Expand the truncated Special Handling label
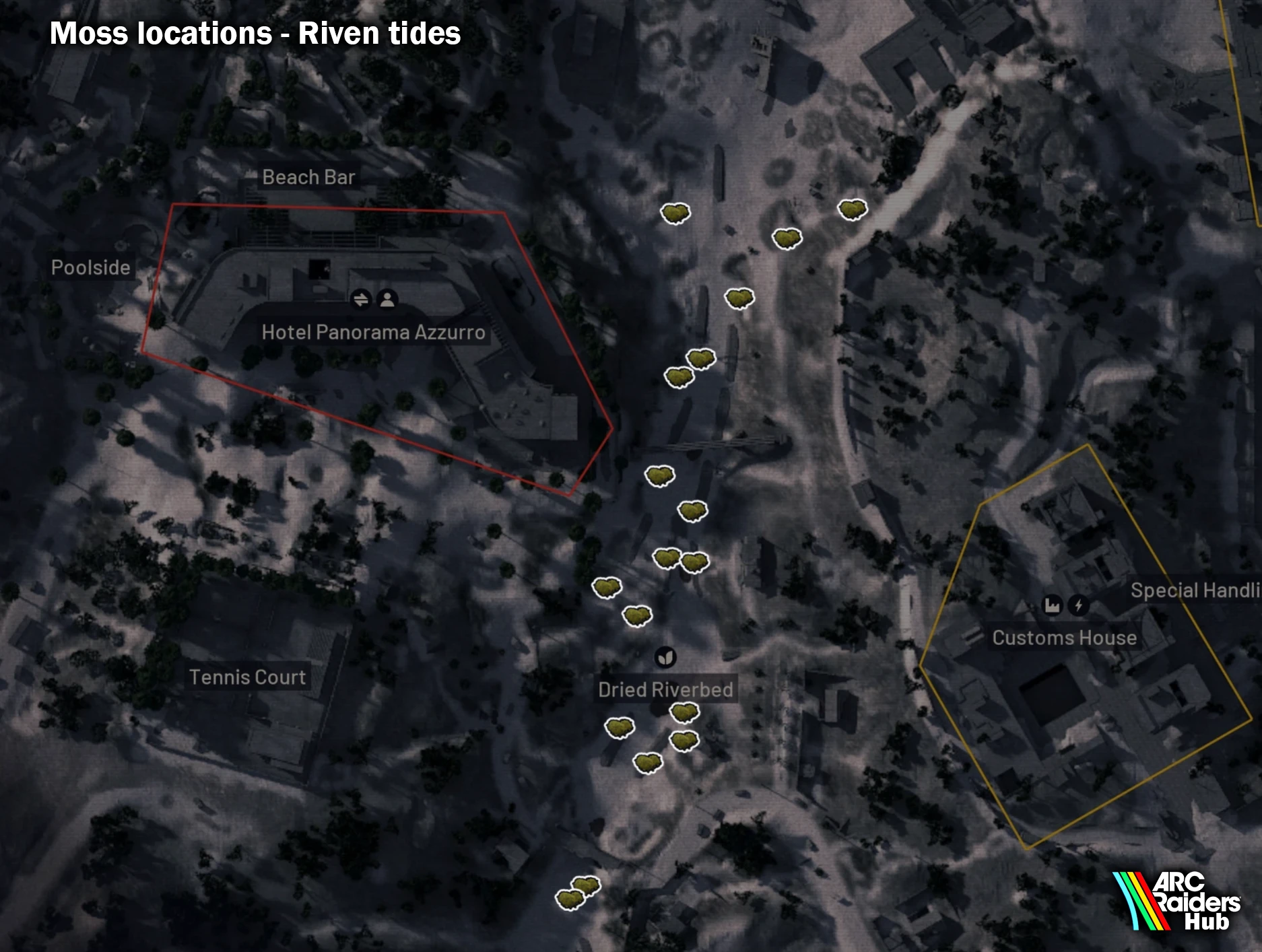The width and height of the screenshot is (1262, 952). 1196,591
